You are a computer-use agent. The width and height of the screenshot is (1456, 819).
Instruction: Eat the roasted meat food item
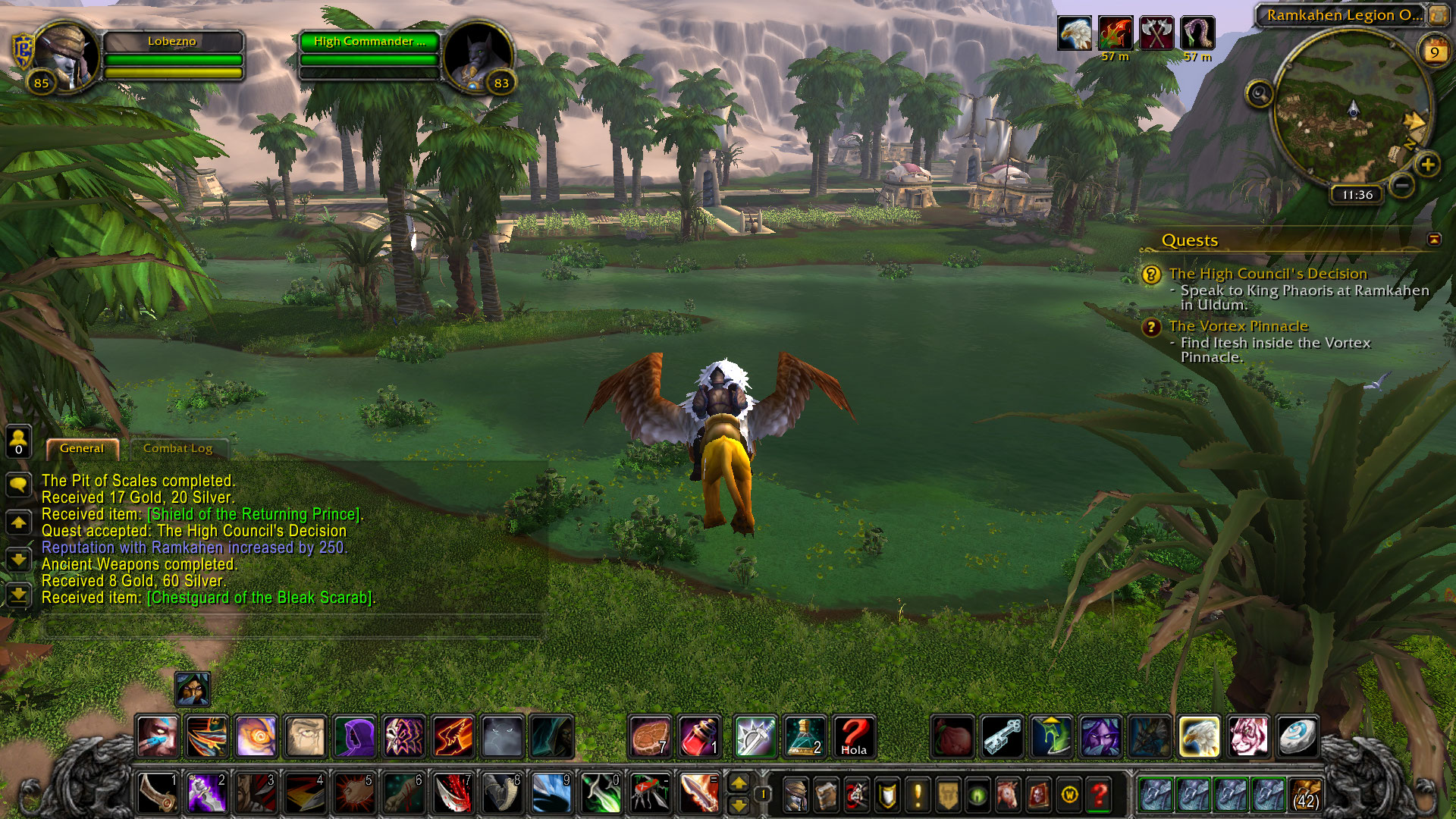click(650, 736)
